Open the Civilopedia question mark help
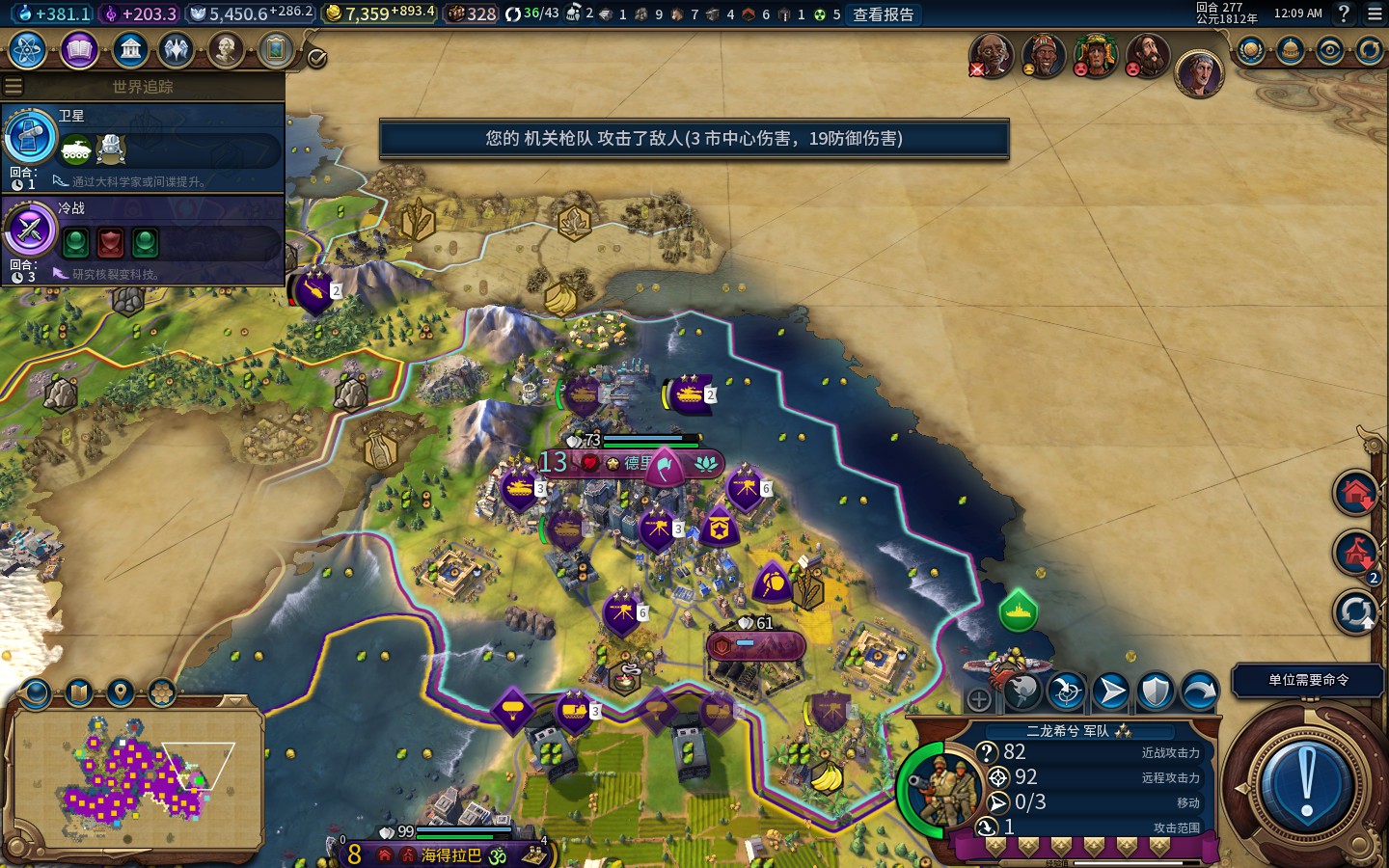 pyautogui.click(x=1344, y=14)
